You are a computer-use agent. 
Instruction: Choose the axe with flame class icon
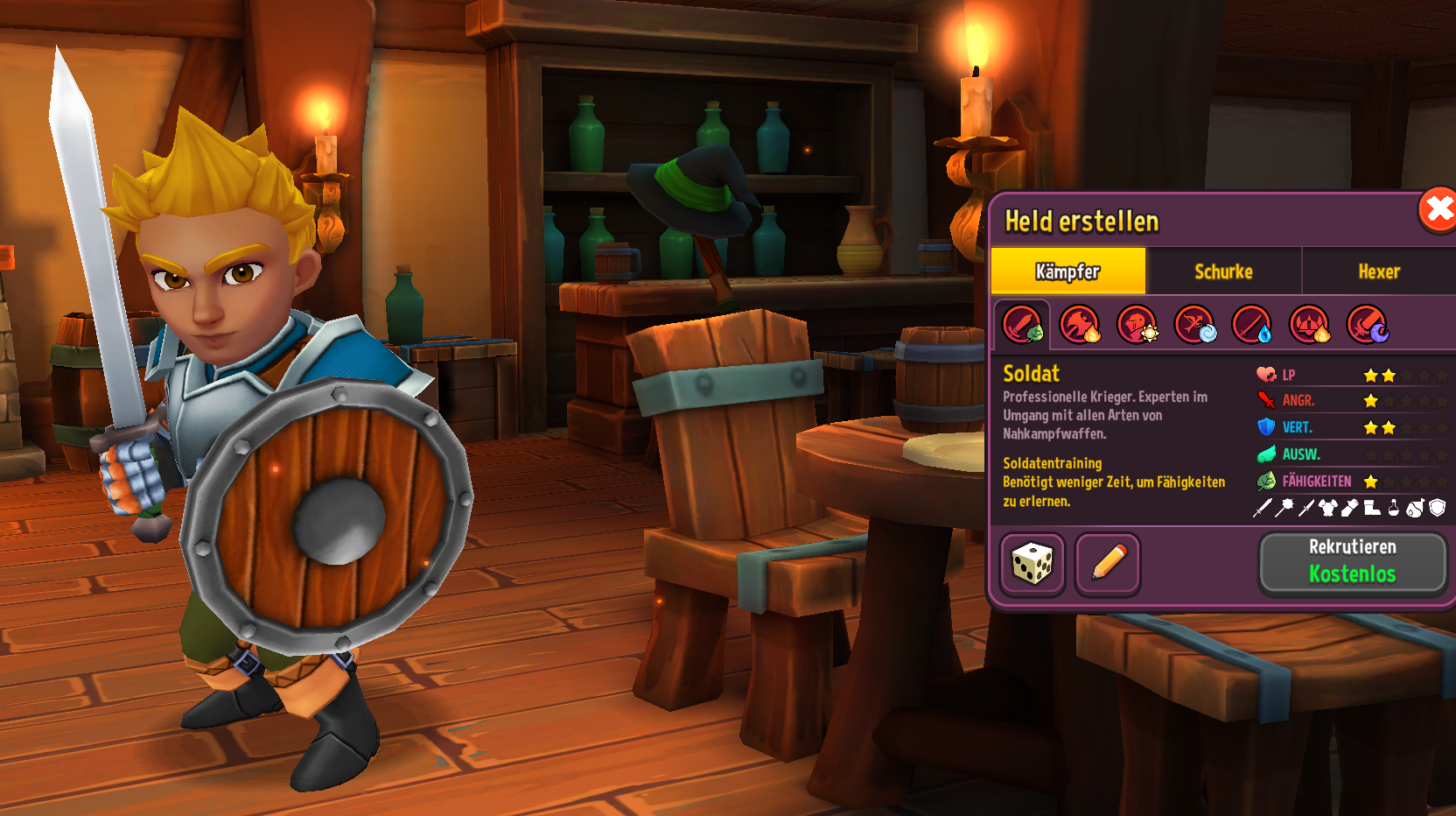point(1080,325)
